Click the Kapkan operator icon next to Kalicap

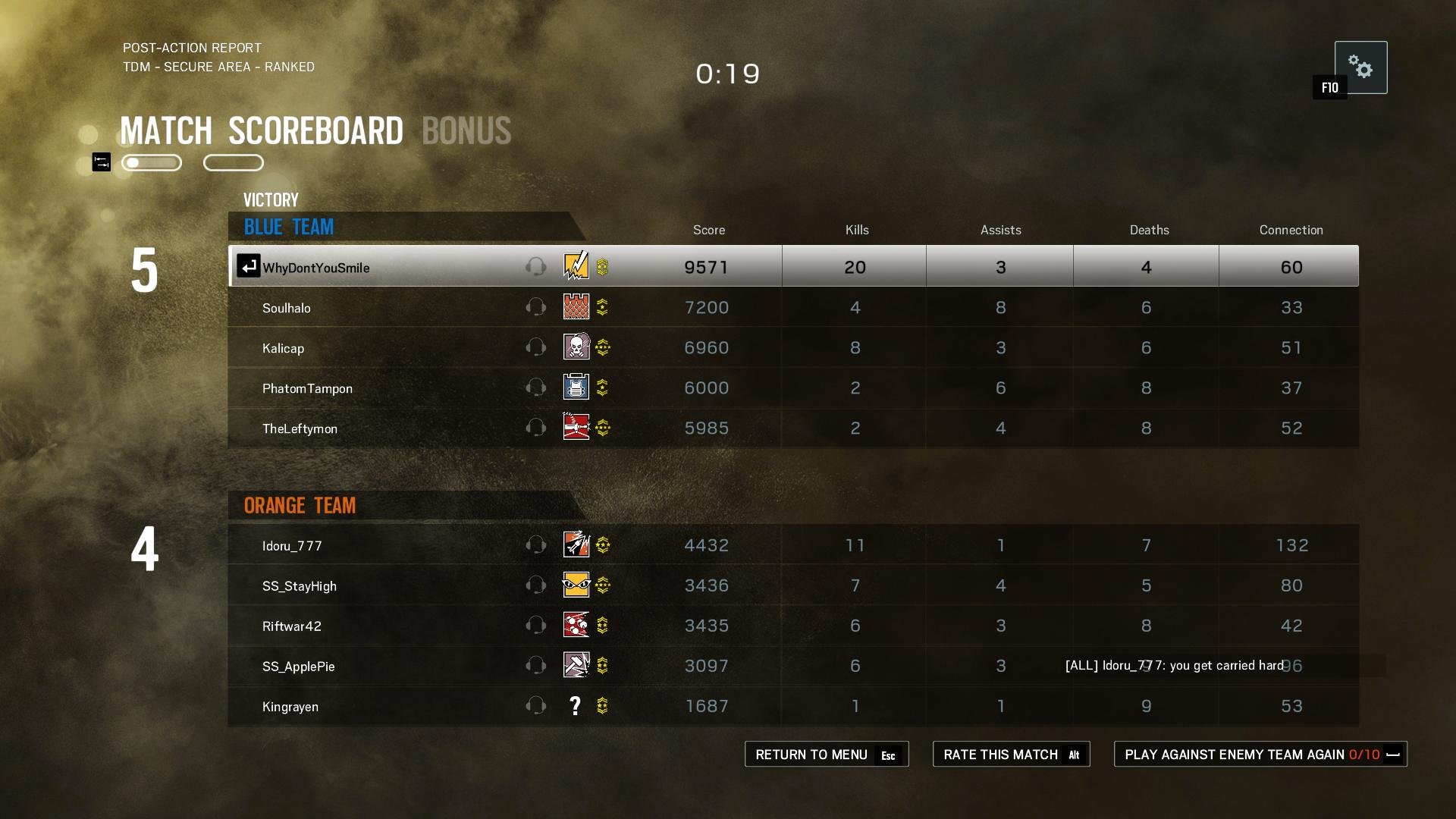pyautogui.click(x=576, y=347)
